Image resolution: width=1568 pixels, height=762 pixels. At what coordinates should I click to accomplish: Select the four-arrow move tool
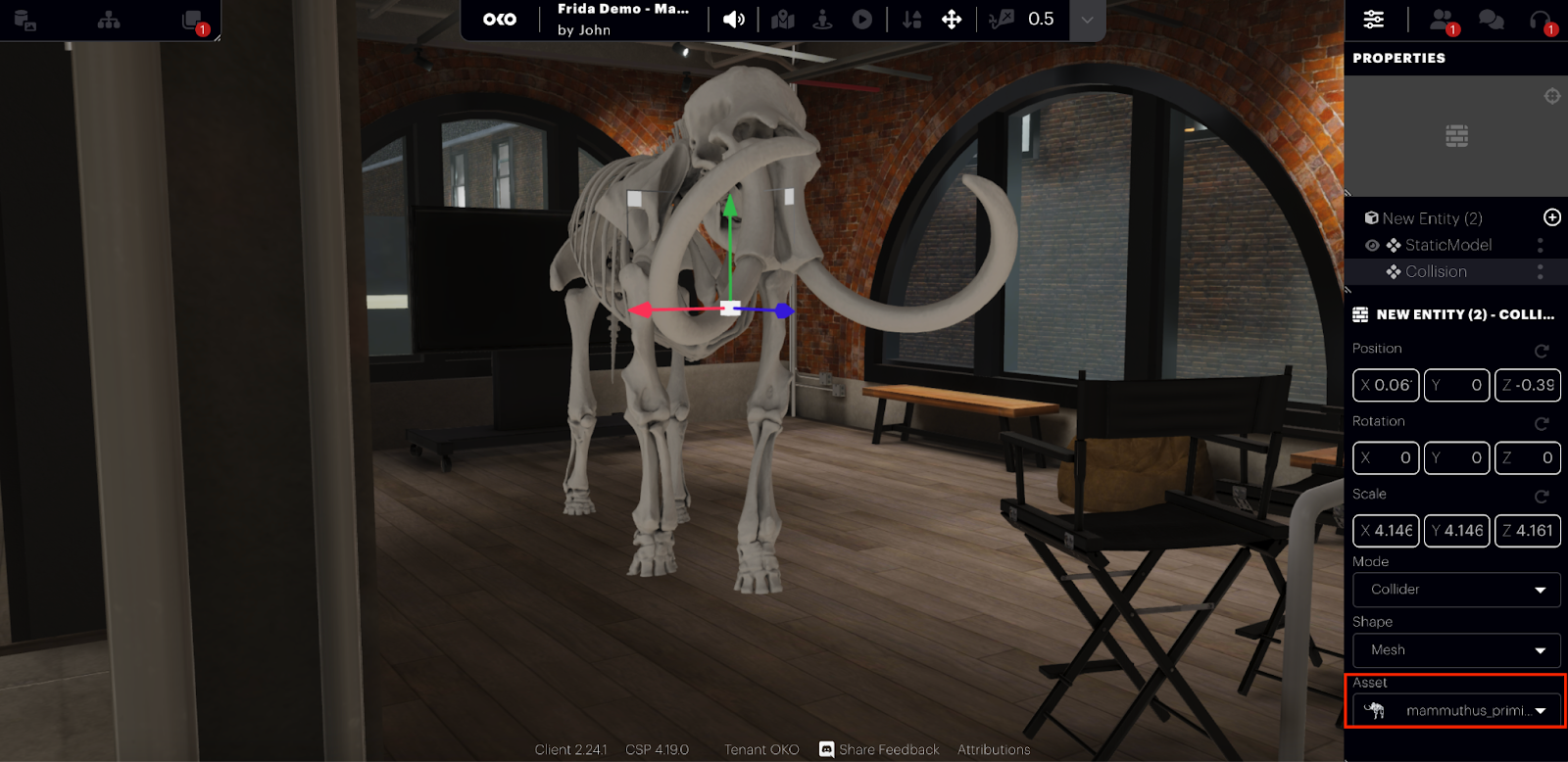pyautogui.click(x=952, y=20)
